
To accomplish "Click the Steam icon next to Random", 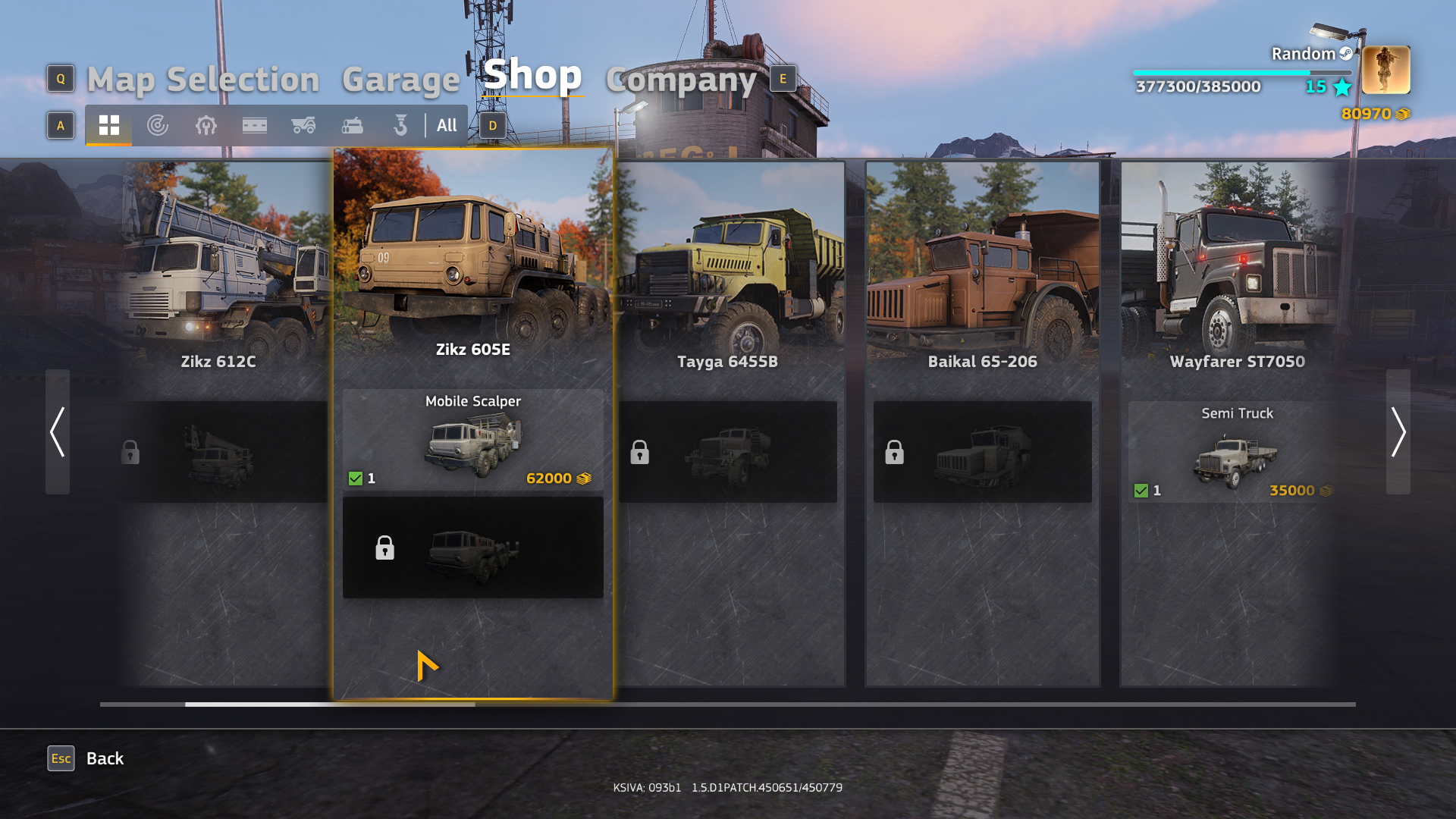I will (x=1345, y=54).
